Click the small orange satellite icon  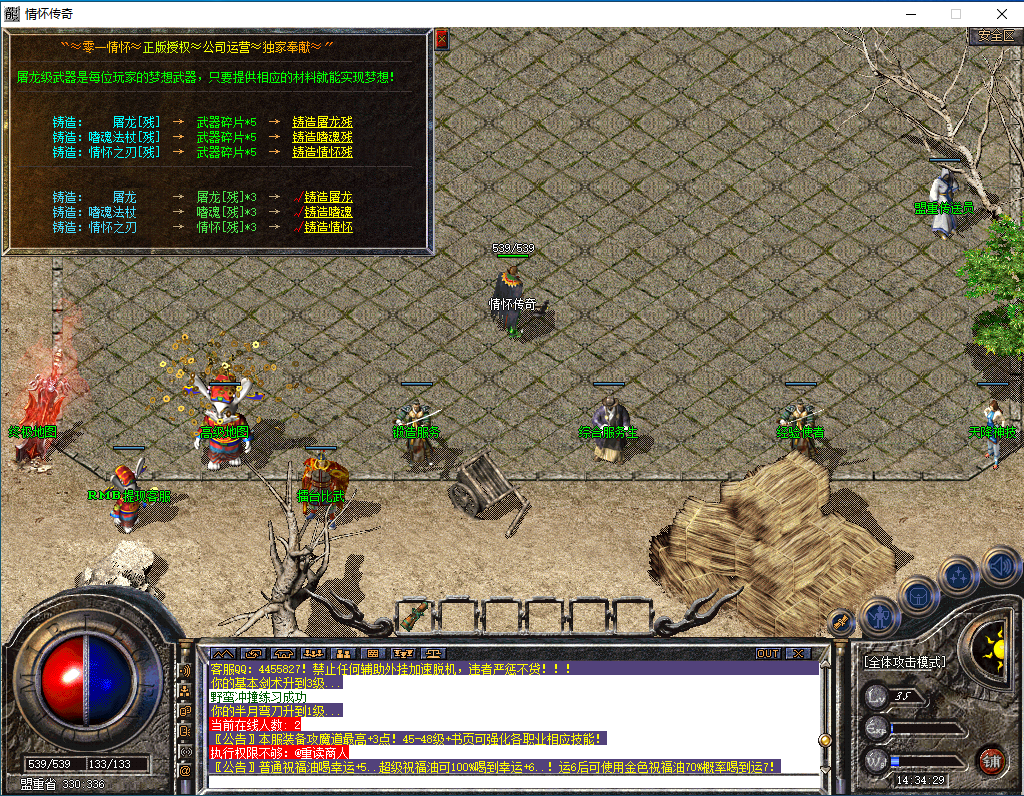click(x=841, y=621)
